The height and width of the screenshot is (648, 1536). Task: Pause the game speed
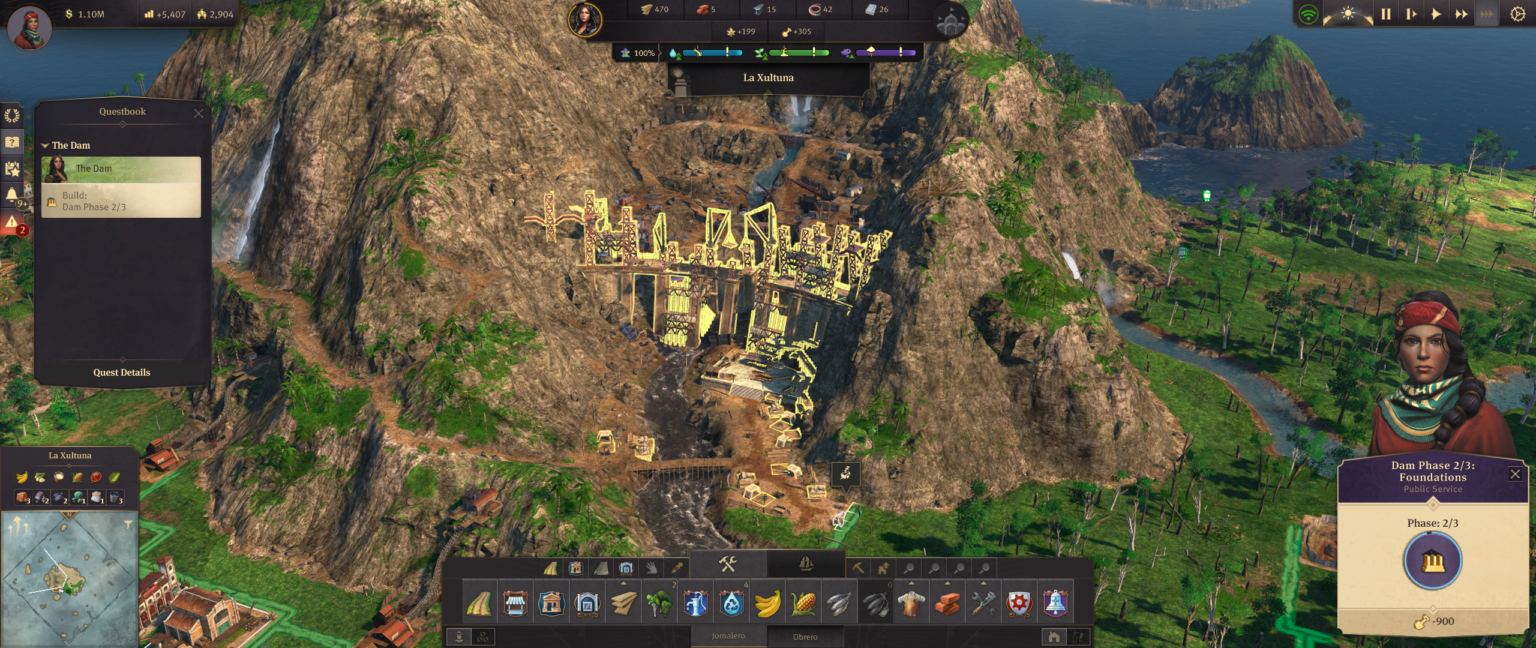[1386, 14]
